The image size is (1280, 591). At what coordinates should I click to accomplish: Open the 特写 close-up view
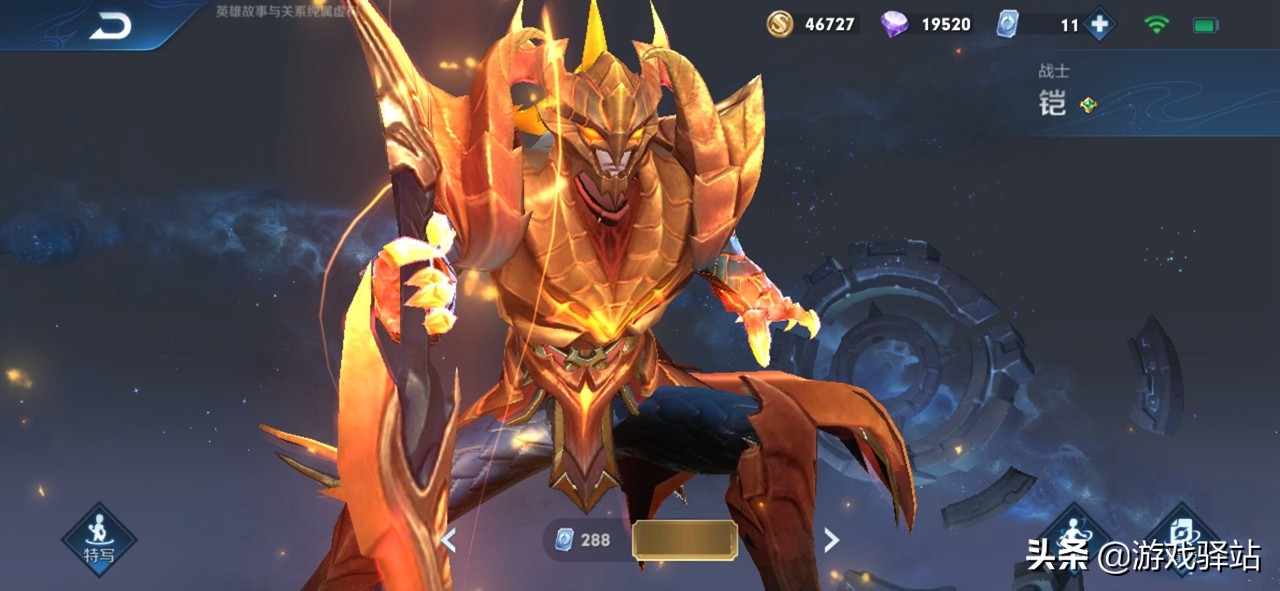[x=99, y=540]
